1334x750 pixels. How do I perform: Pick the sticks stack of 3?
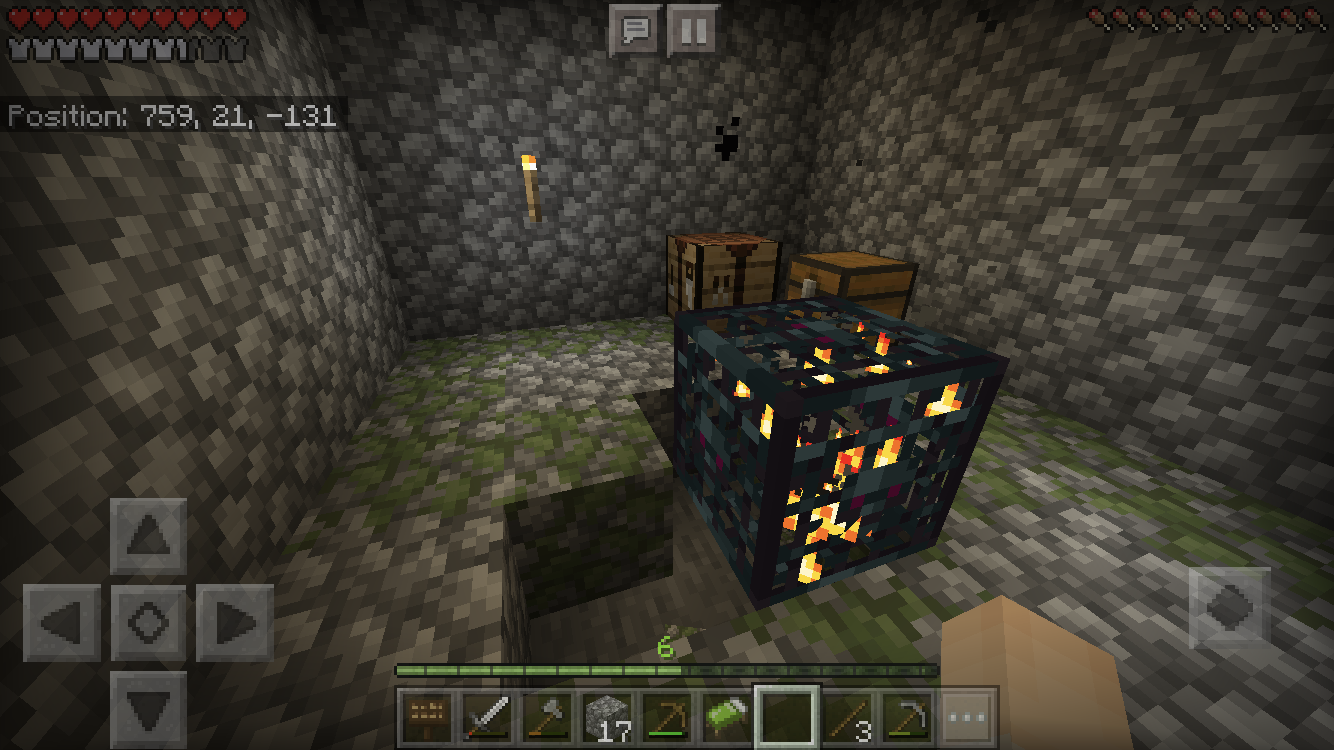[x=847, y=717]
